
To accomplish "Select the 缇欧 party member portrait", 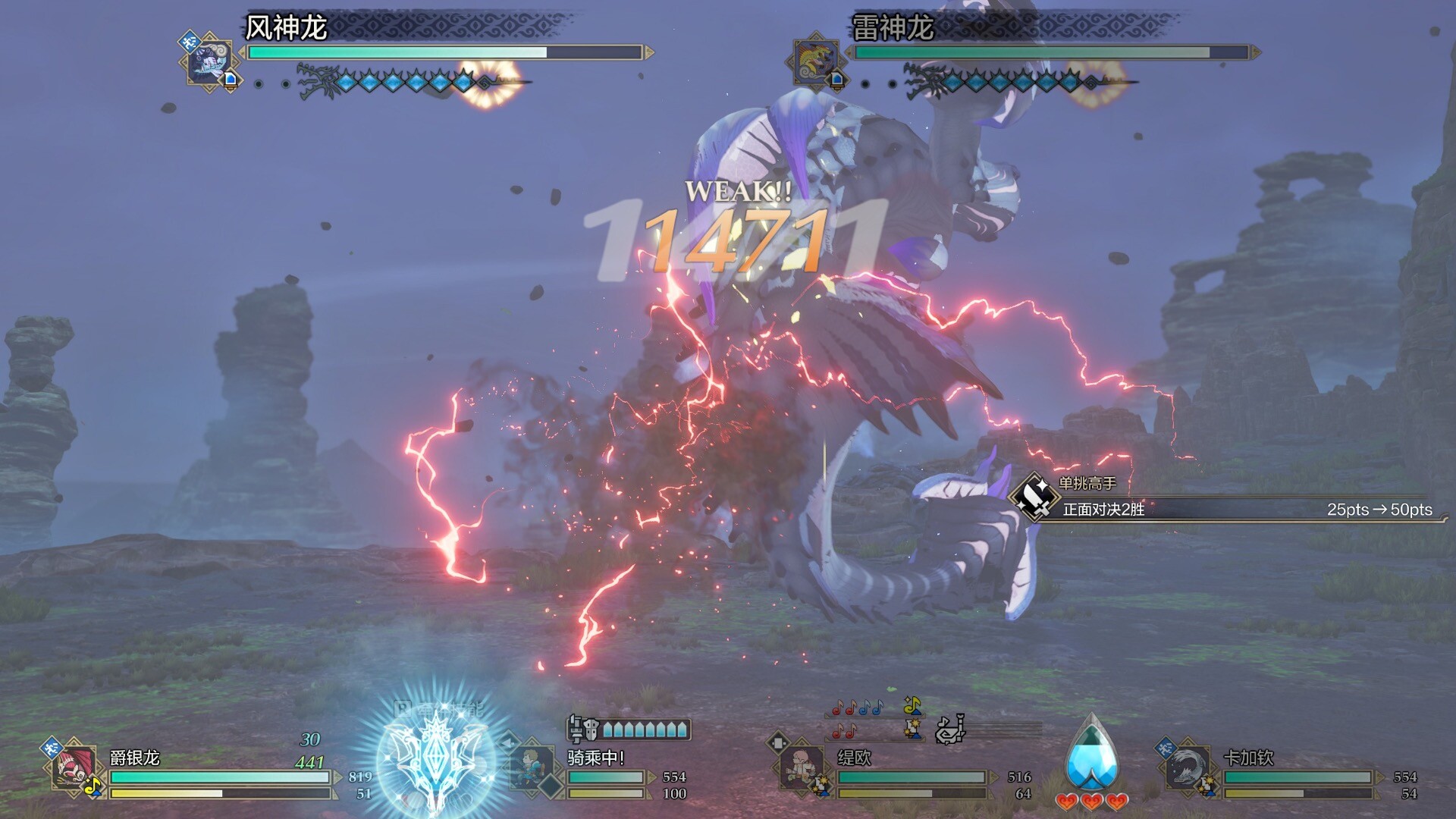I will (802, 767).
